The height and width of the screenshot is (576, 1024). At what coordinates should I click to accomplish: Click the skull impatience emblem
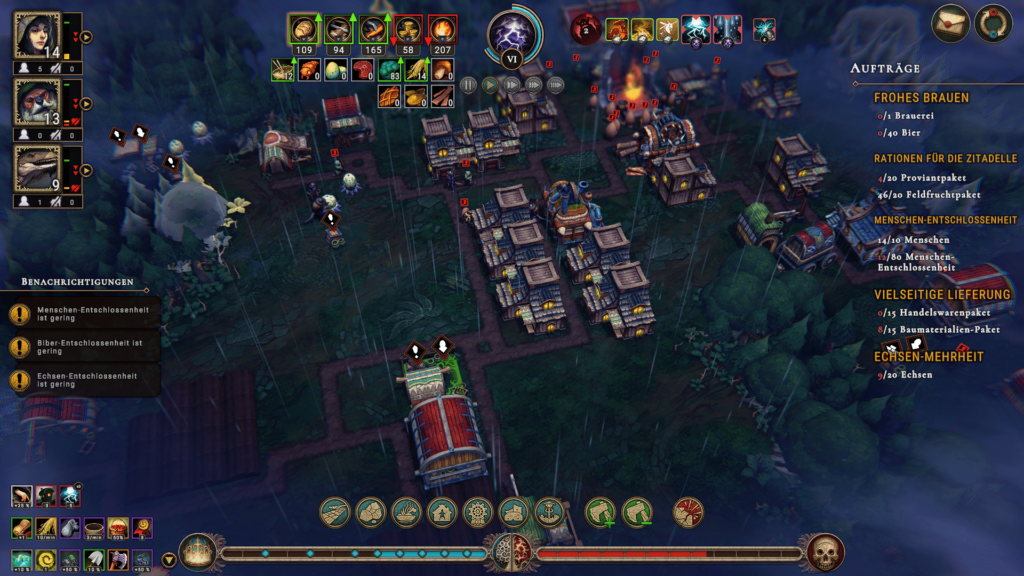pyautogui.click(x=825, y=552)
